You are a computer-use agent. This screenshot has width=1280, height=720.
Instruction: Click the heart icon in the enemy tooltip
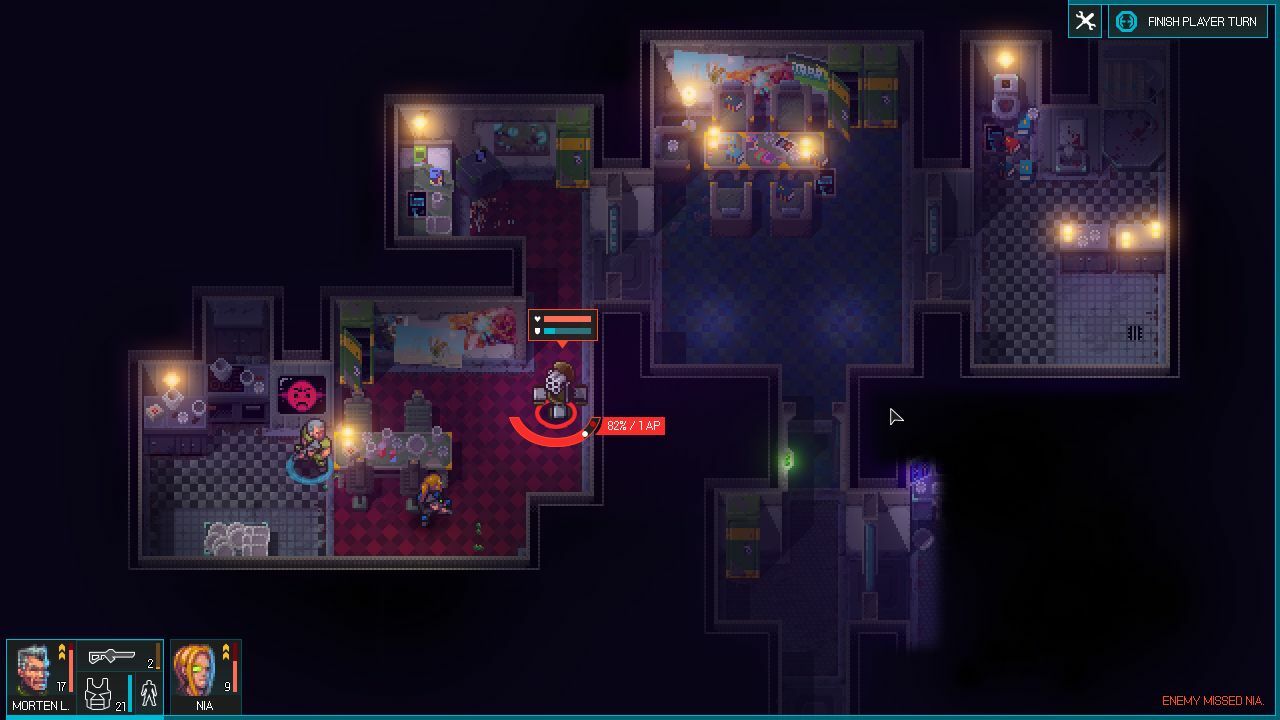pos(538,319)
